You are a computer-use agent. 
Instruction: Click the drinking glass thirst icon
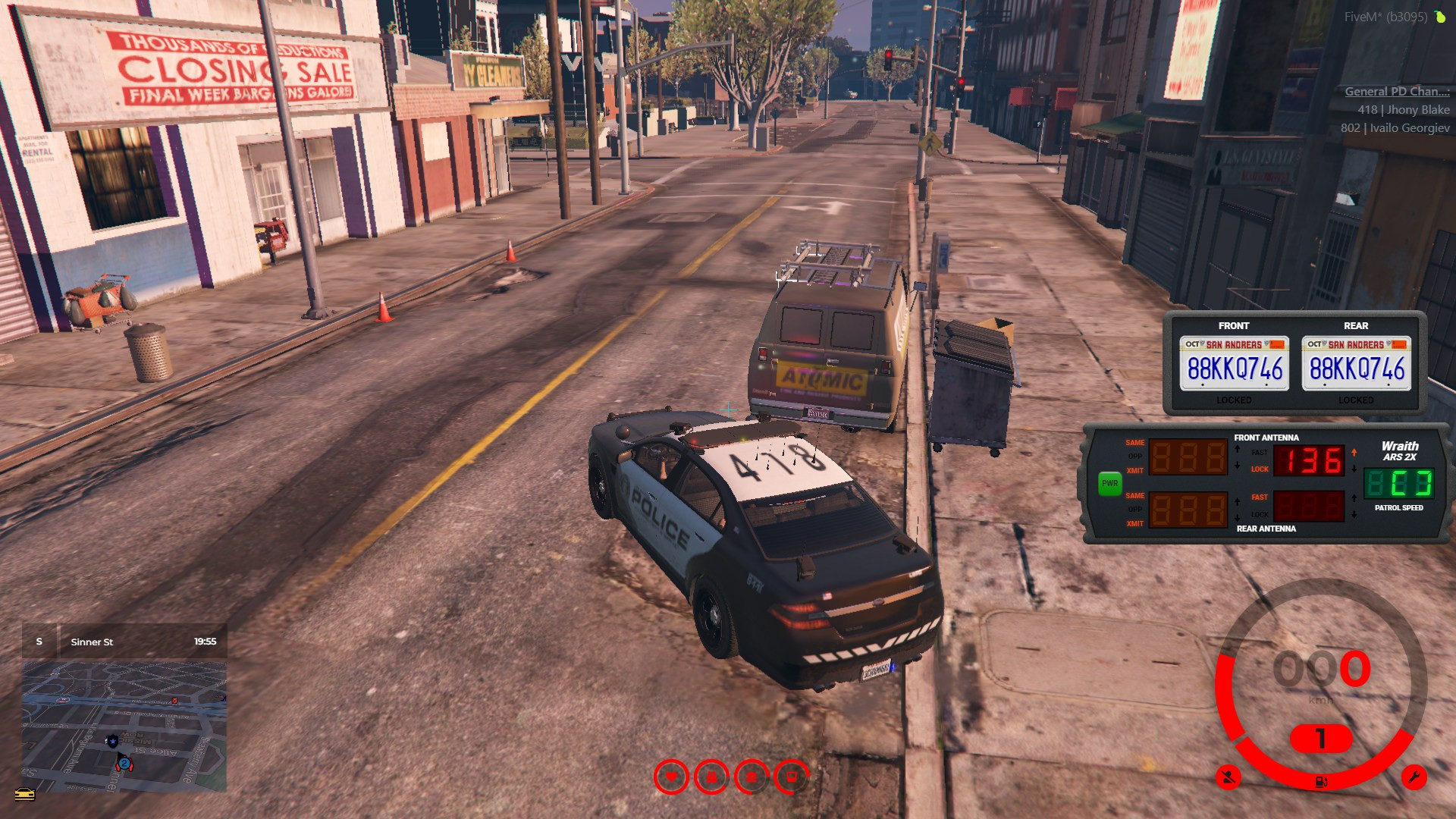pos(792,777)
